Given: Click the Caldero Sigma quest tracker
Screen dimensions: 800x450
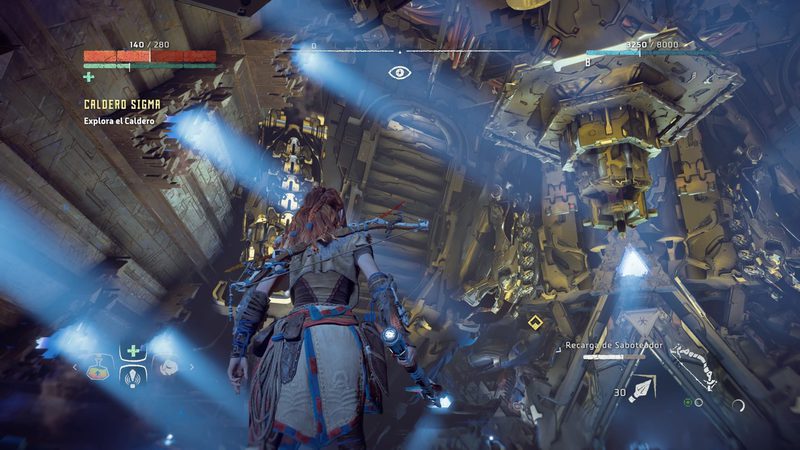Looking at the screenshot, I should (120, 104).
